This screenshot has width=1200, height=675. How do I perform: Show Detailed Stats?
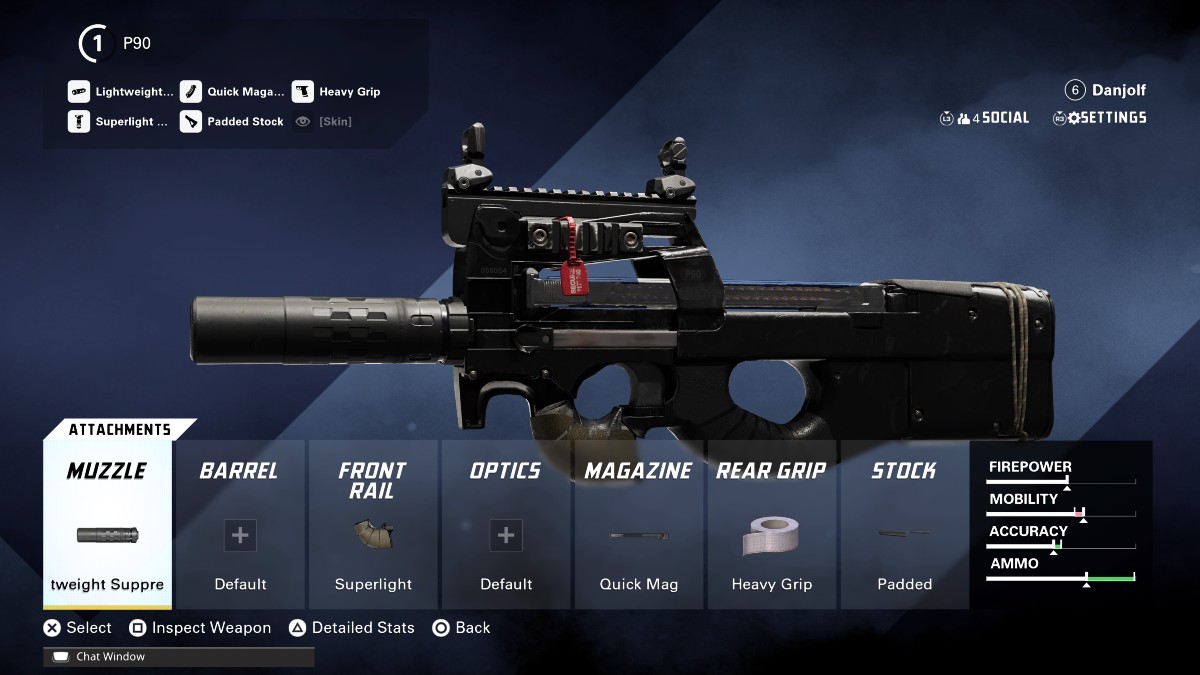point(352,628)
